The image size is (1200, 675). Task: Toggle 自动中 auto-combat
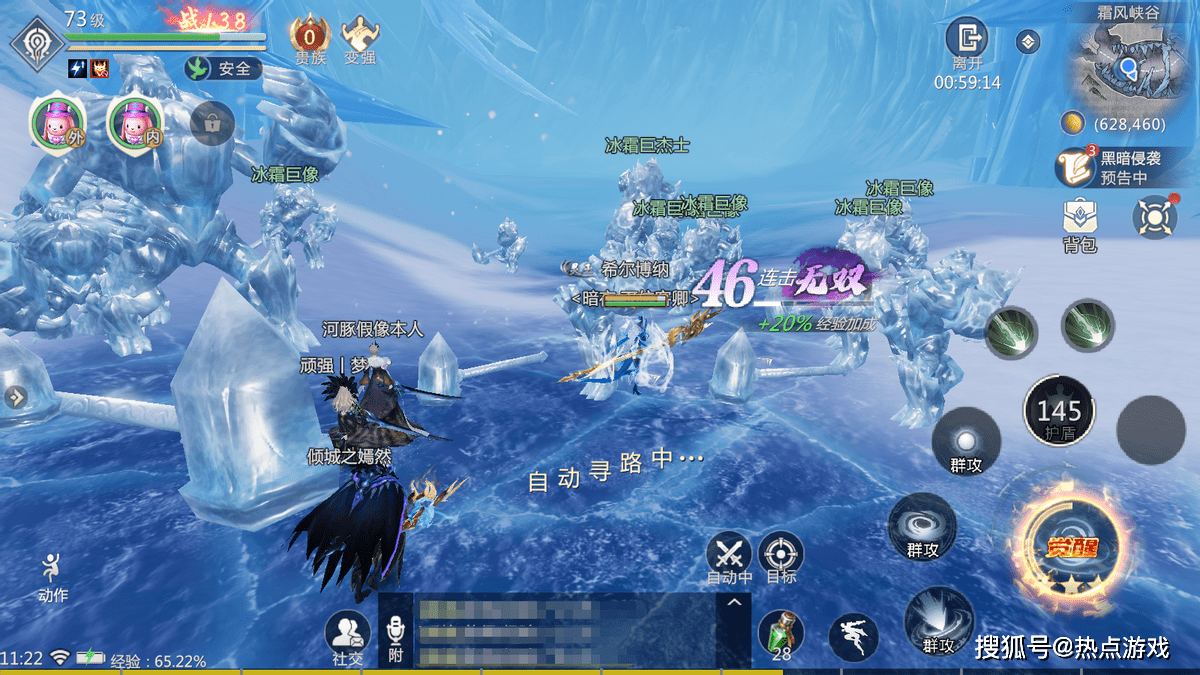pyautogui.click(x=729, y=555)
